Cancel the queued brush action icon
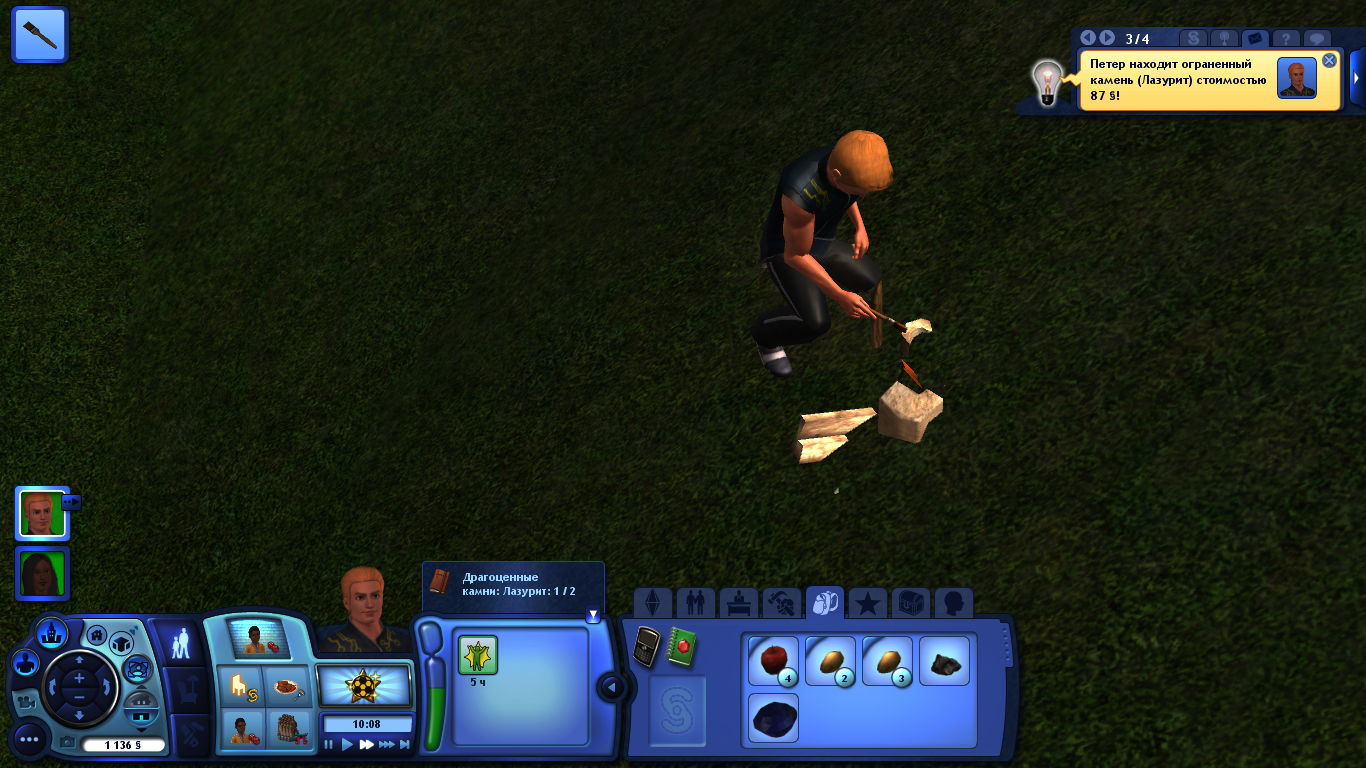1366x768 pixels. click(x=40, y=34)
